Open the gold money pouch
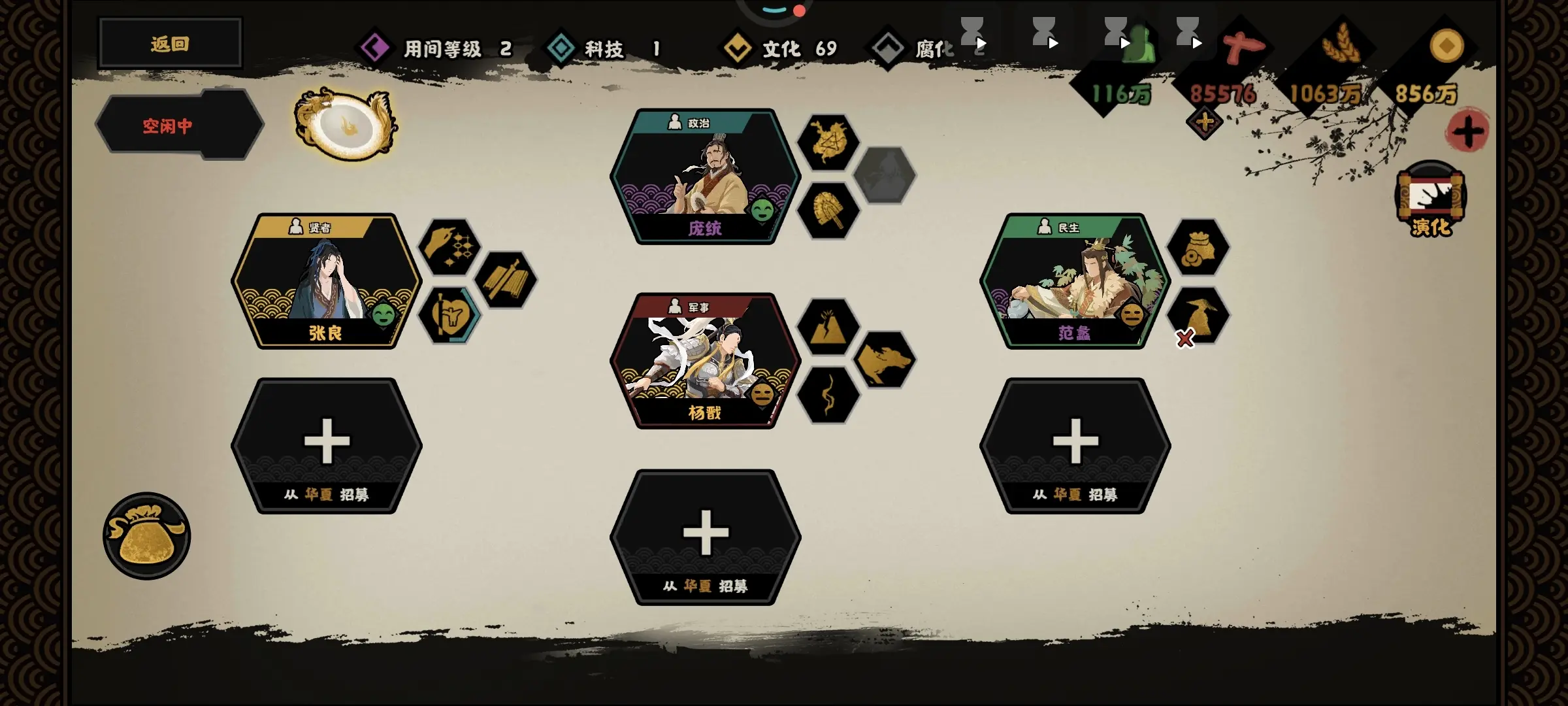Screen dimensions: 1568x706 coord(146,536)
